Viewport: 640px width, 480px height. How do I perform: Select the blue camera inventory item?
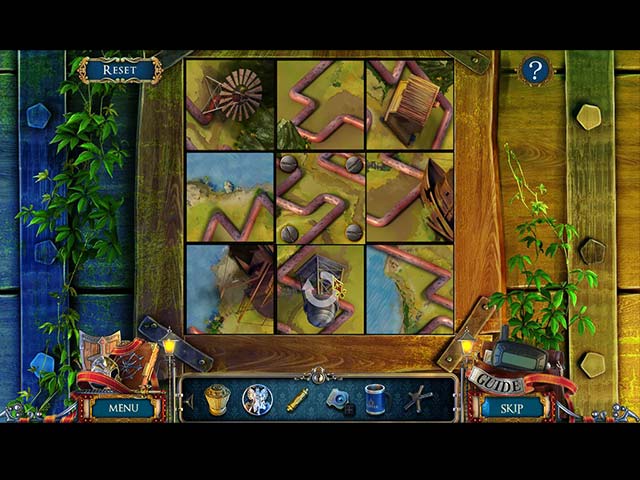pos(338,400)
